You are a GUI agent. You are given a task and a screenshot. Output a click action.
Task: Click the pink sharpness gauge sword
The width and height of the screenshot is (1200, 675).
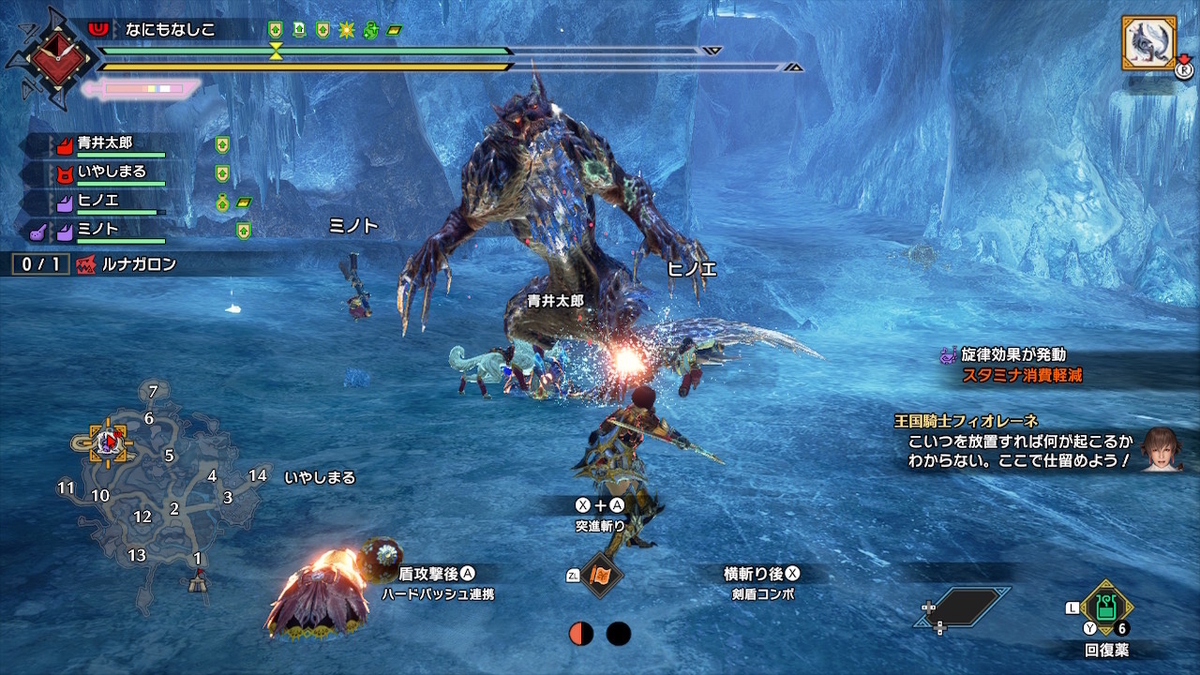point(138,90)
